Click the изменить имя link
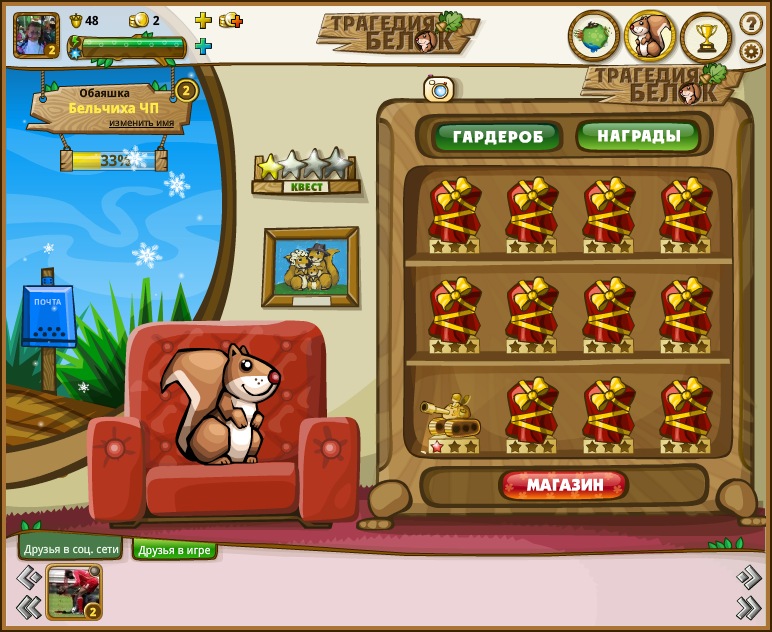This screenshot has width=772, height=632. pyautogui.click(x=141, y=123)
